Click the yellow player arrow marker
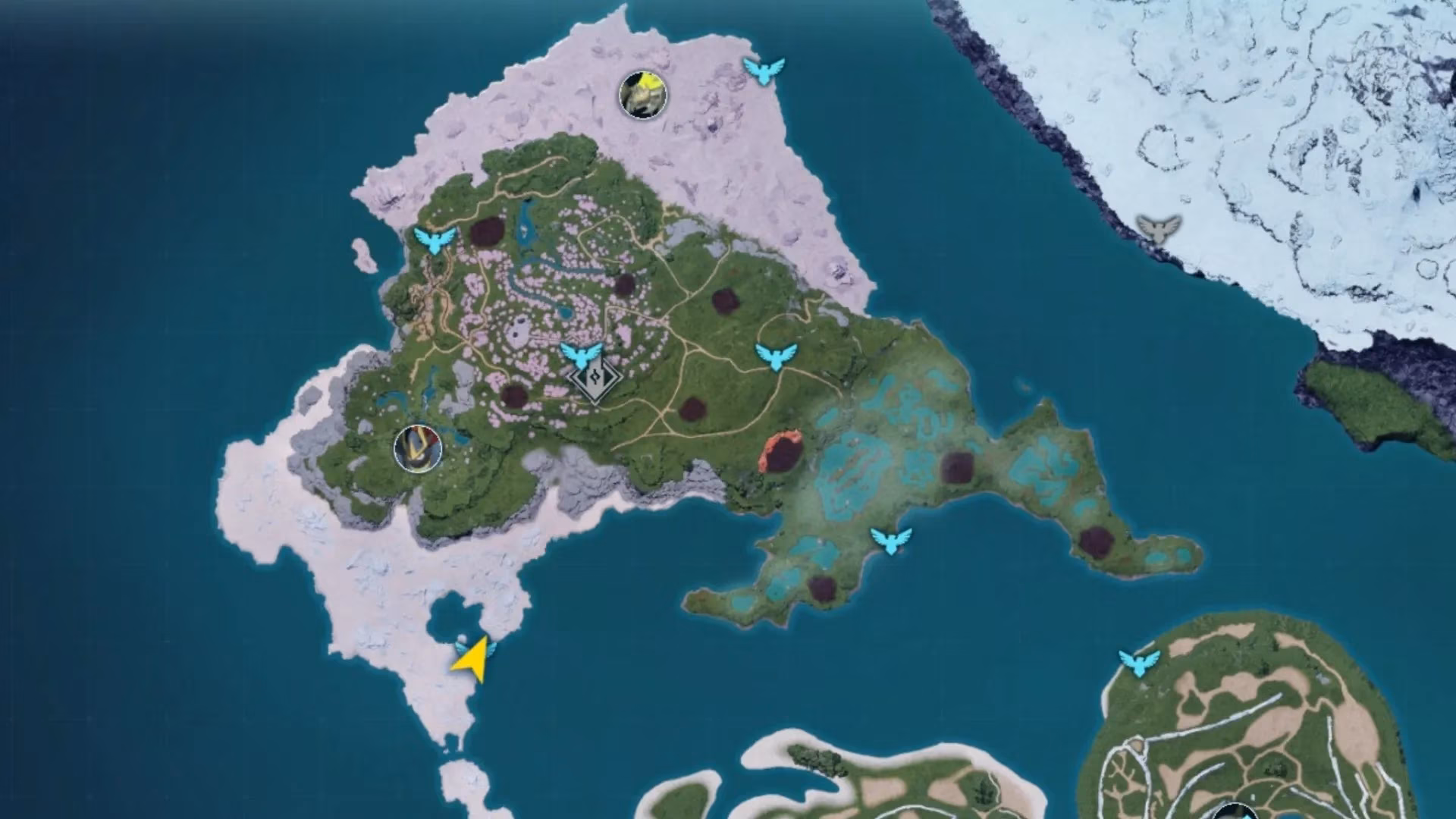The height and width of the screenshot is (819, 1456). (x=471, y=658)
